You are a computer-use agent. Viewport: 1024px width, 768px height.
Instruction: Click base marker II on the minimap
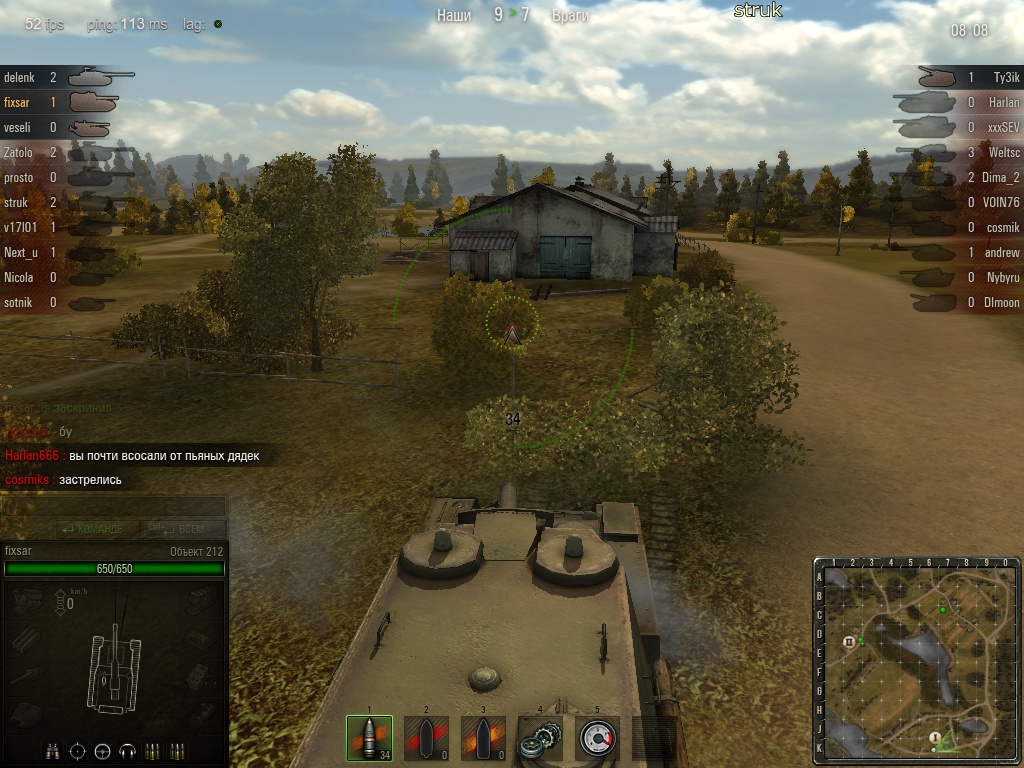[x=849, y=641]
